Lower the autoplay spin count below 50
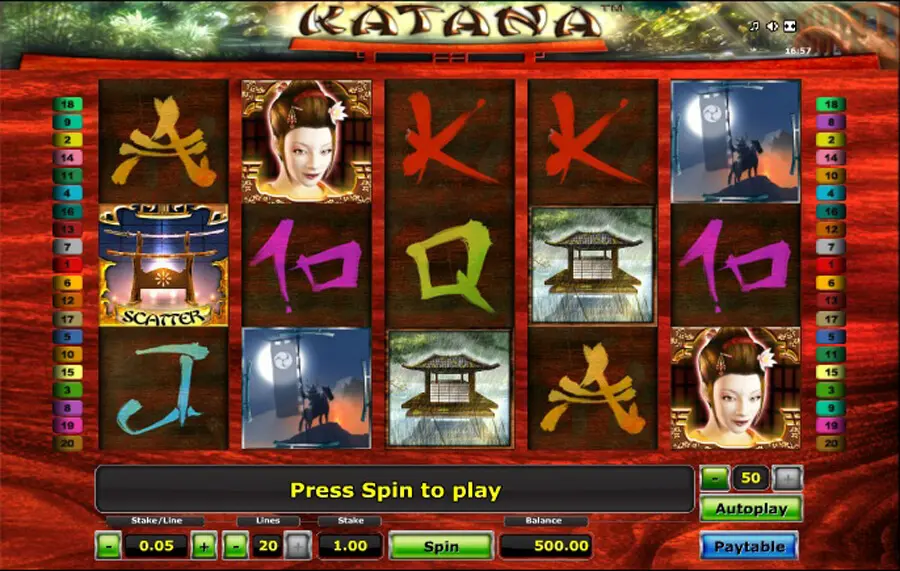 (x=715, y=478)
